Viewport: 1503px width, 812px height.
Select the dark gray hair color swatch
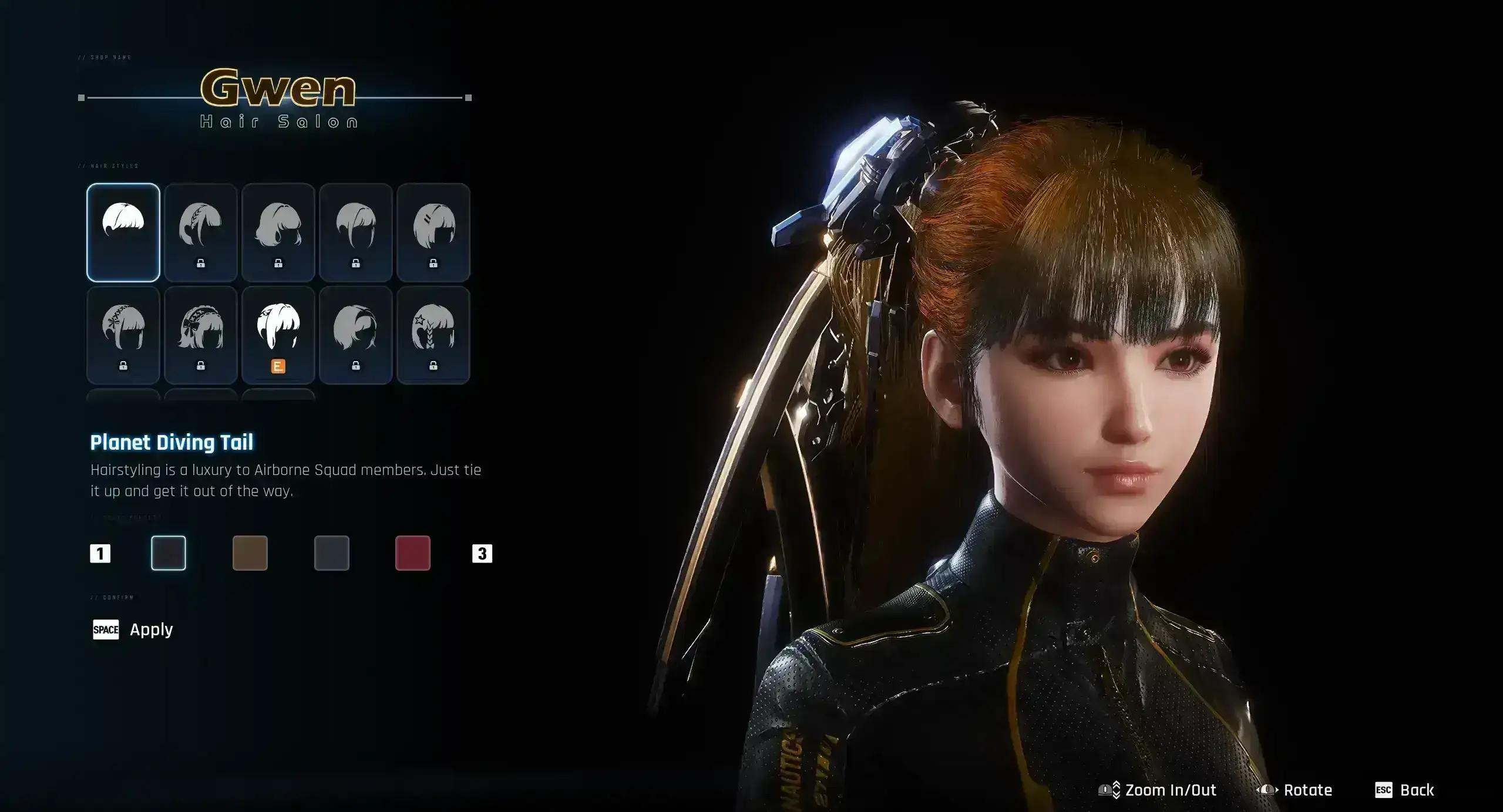pos(332,553)
